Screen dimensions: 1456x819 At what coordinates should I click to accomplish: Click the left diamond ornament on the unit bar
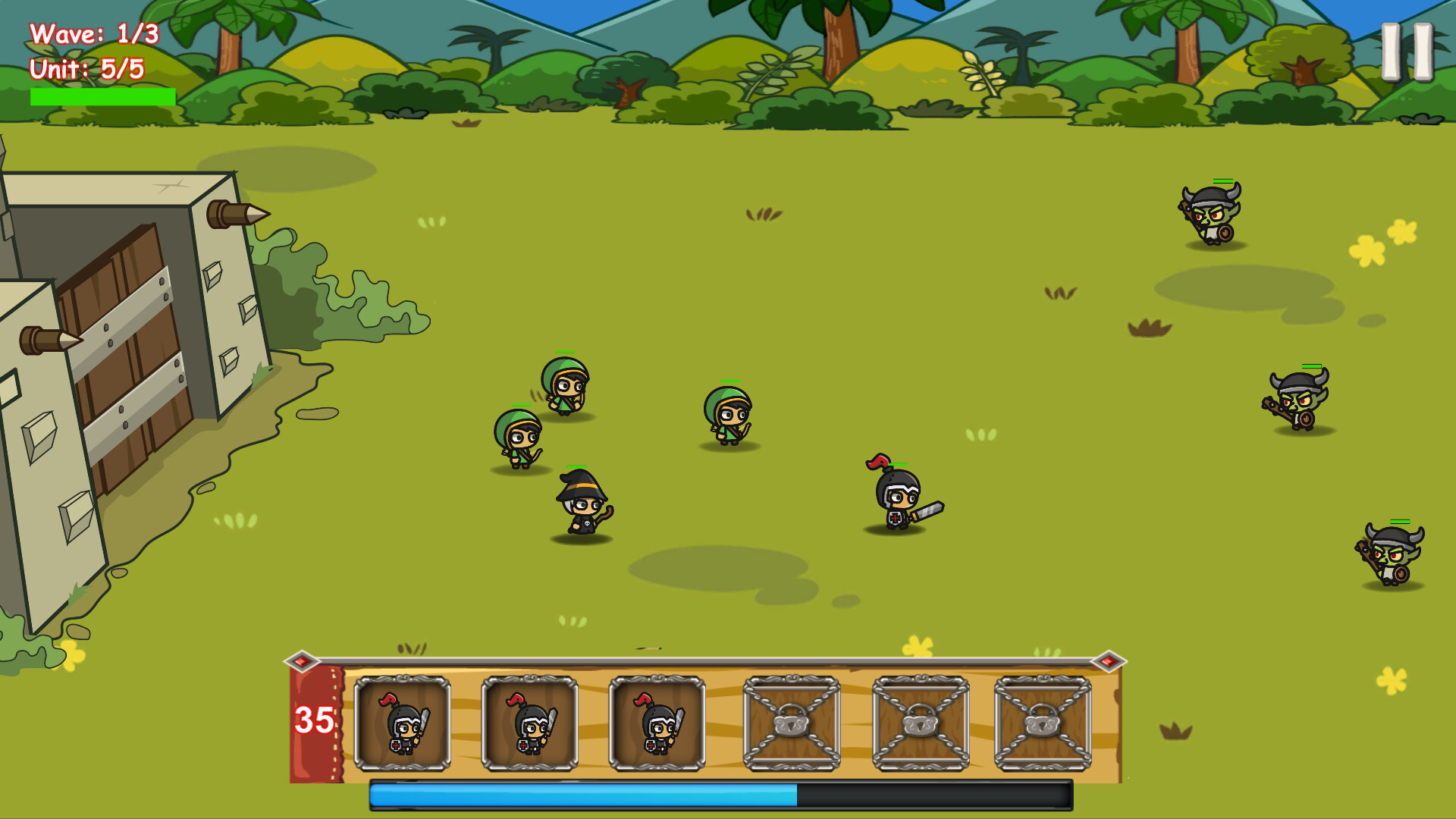coord(303,661)
